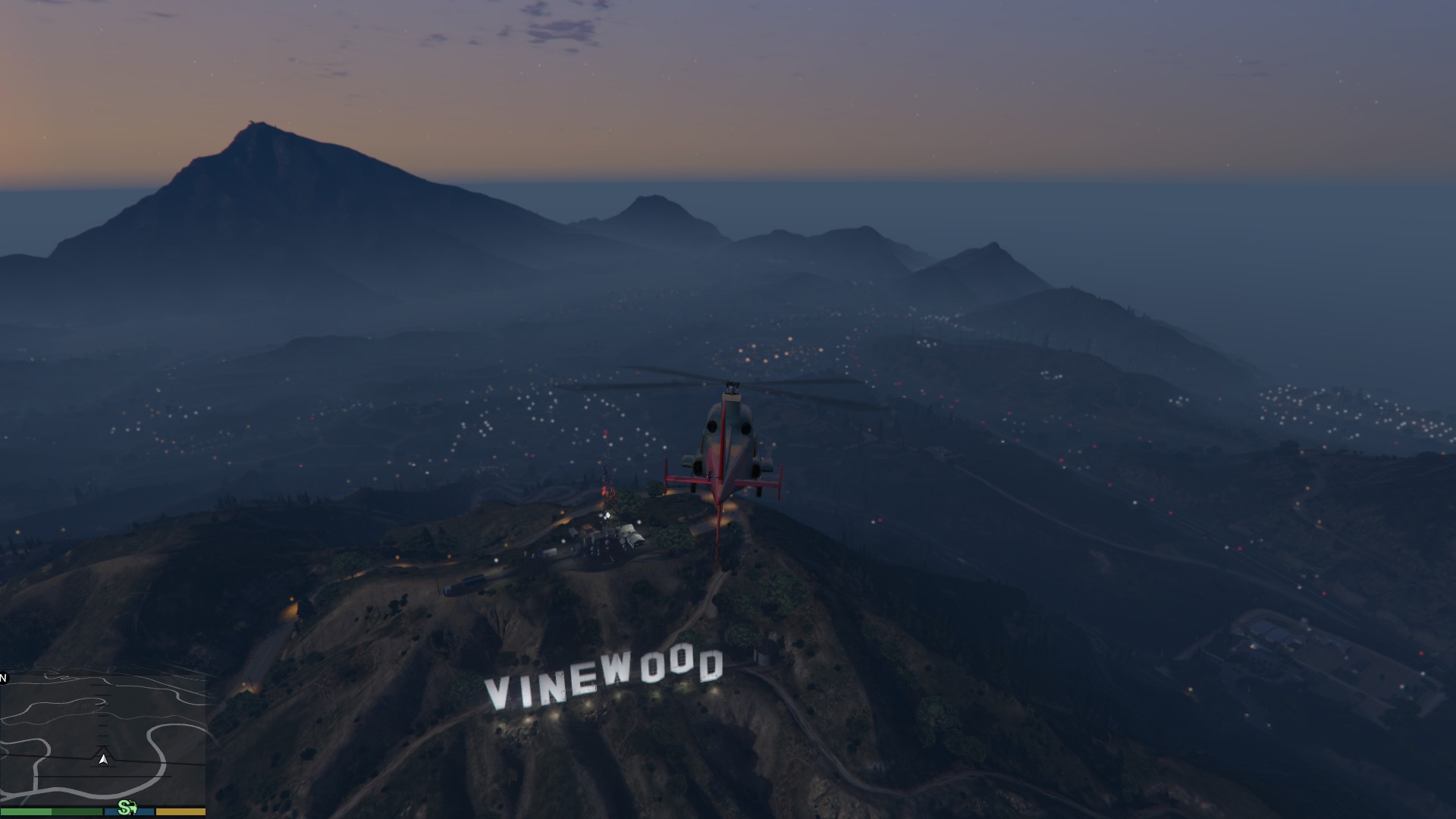Select the green S car blip
This screenshot has width=1456, height=819.
coord(127,808)
